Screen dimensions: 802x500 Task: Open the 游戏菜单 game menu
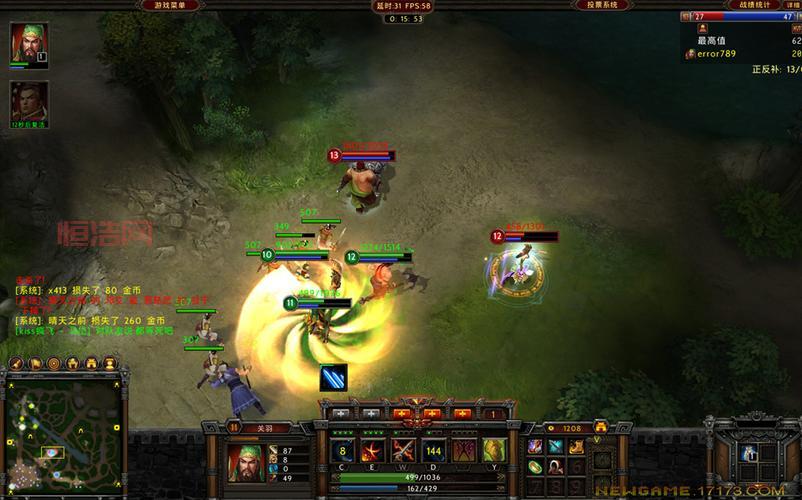[164, 5]
